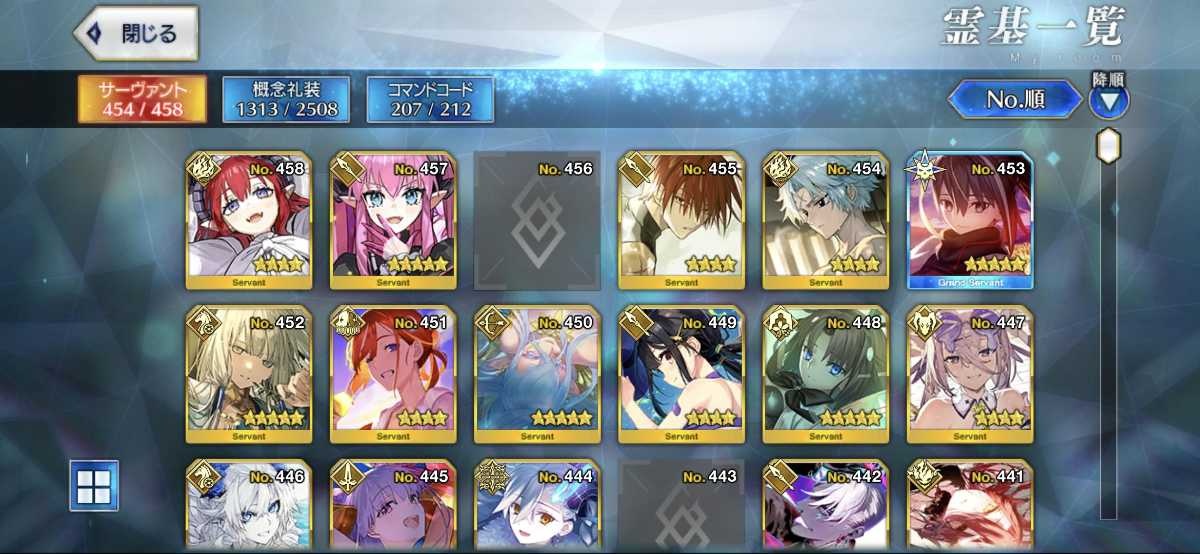
Task: Choose the pink-haired servant No. 457
Action: coord(393,221)
